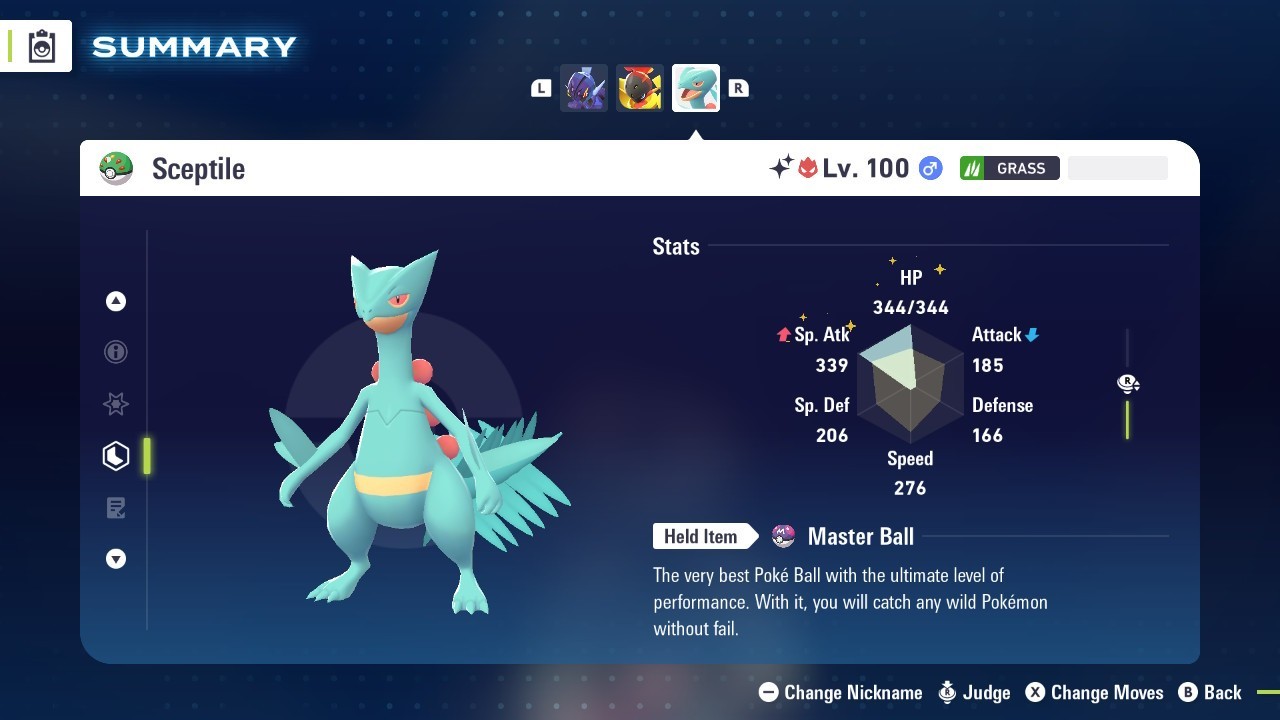
Task: Toggle the GRASS type badge
Action: (x=1010, y=168)
